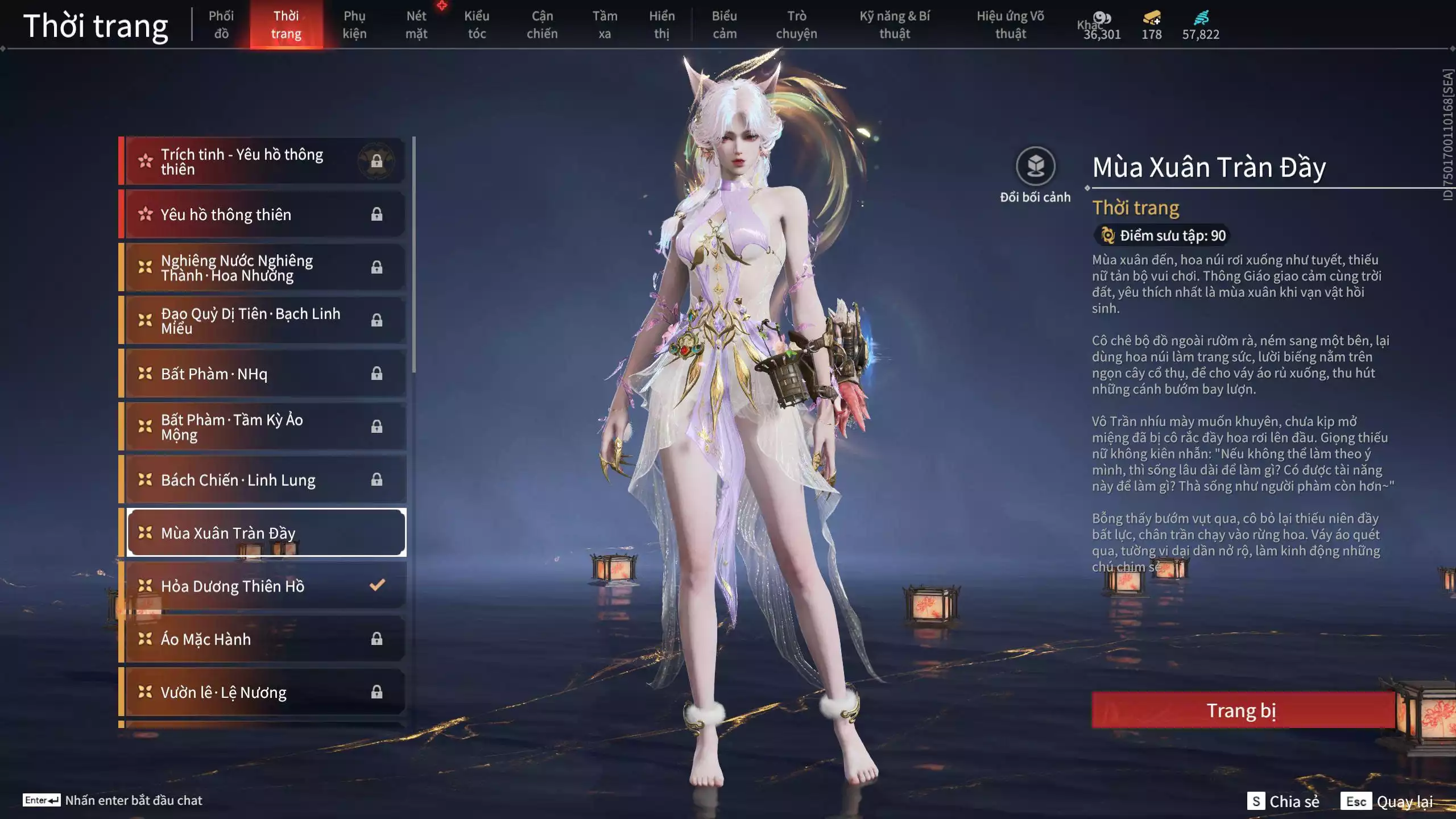
Task: Click the lock icon on Yêu hồ thông thiên
Action: [x=377, y=214]
